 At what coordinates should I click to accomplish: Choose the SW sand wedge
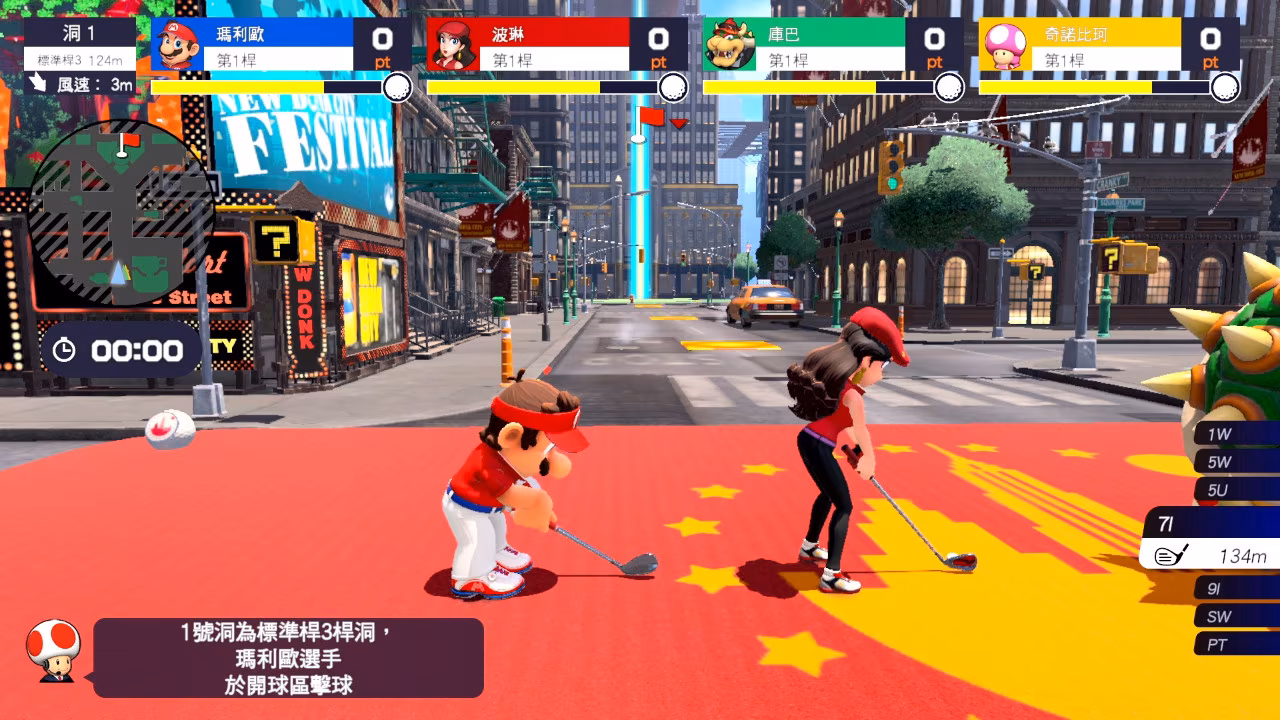(1237, 616)
